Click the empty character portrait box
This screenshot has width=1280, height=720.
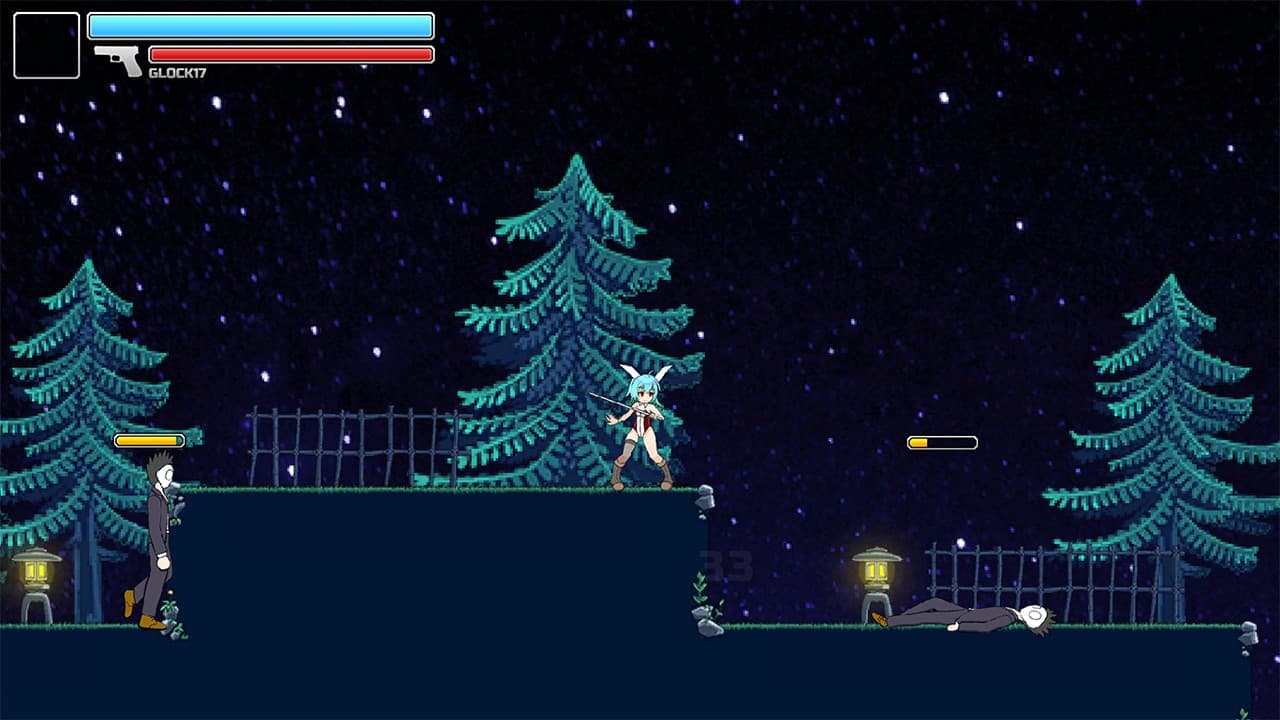pos(46,45)
